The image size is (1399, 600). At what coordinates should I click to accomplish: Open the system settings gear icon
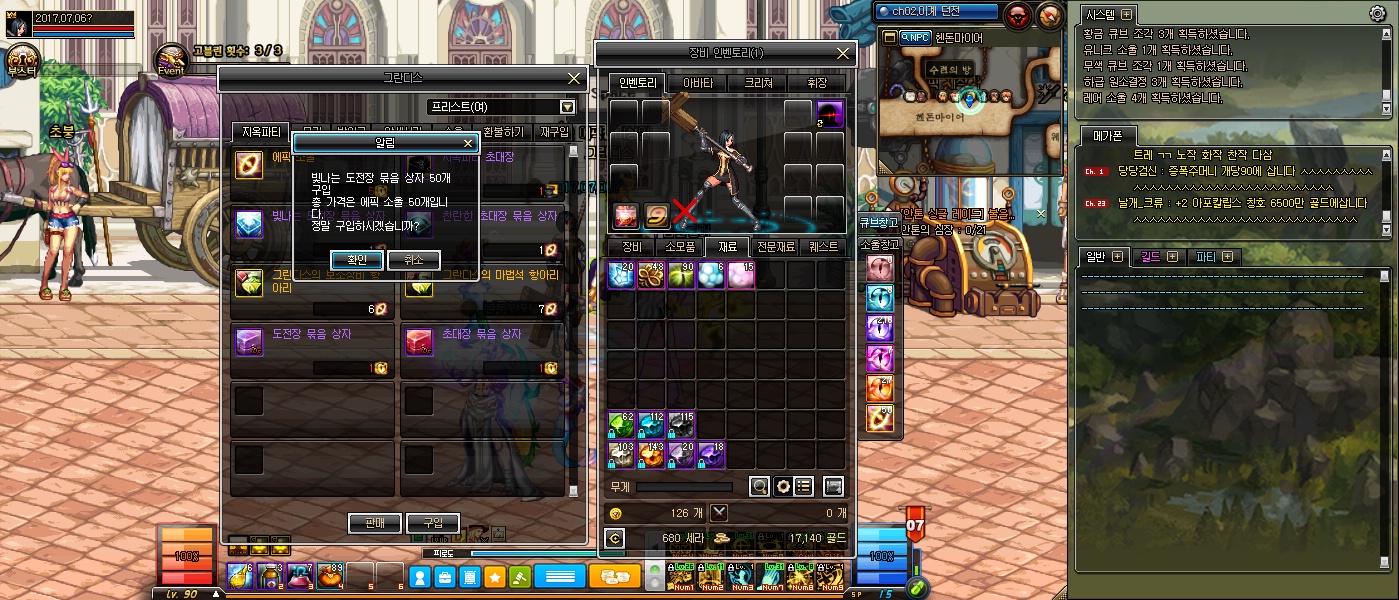click(x=1377, y=14)
